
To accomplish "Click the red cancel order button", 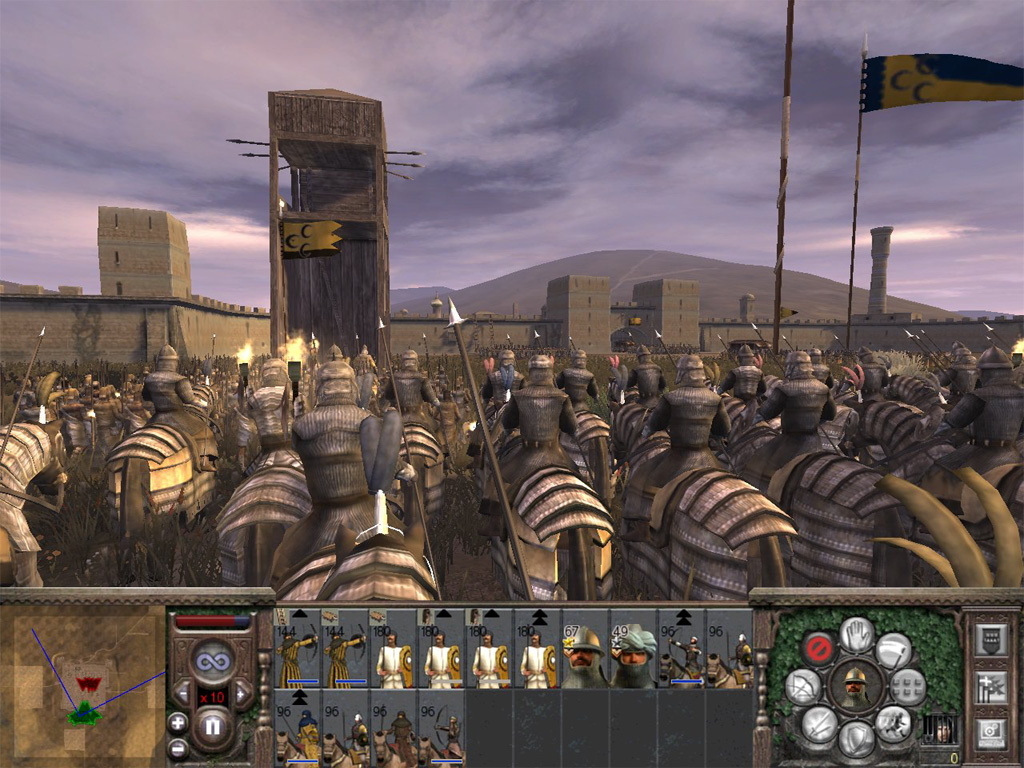I will [x=819, y=649].
